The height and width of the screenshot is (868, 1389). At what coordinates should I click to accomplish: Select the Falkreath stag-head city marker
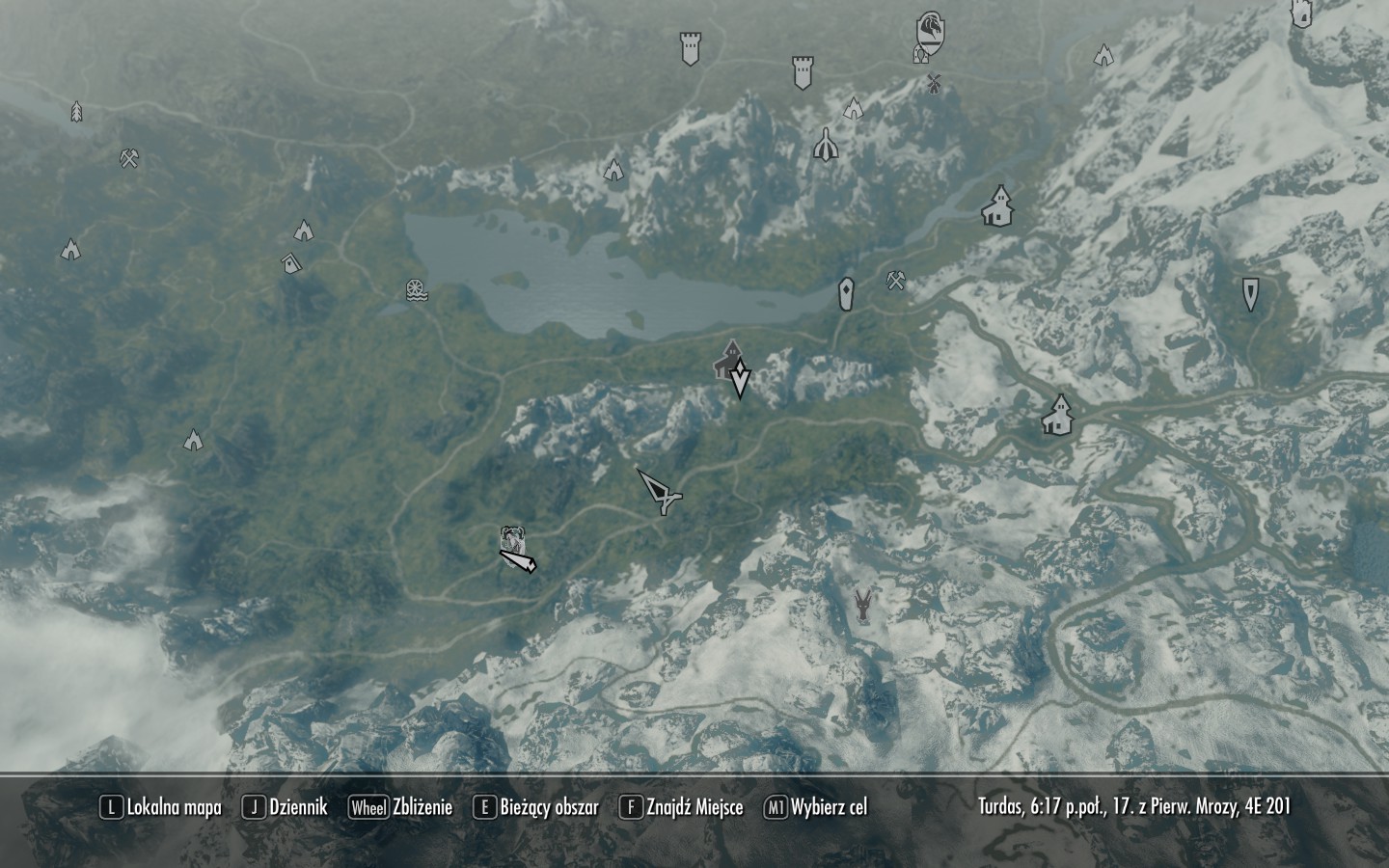pyautogui.click(x=512, y=539)
